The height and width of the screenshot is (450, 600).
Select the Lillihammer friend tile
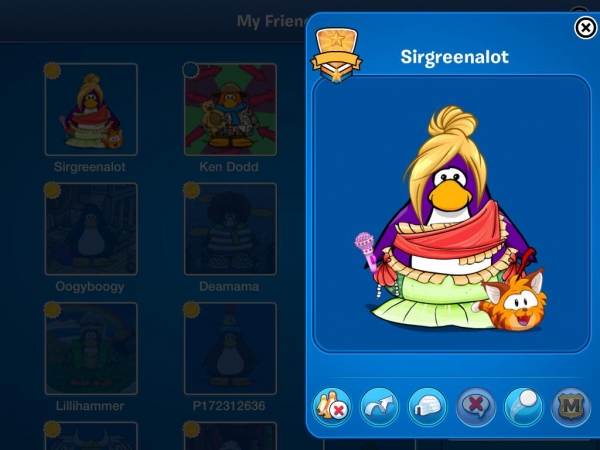pos(91,348)
